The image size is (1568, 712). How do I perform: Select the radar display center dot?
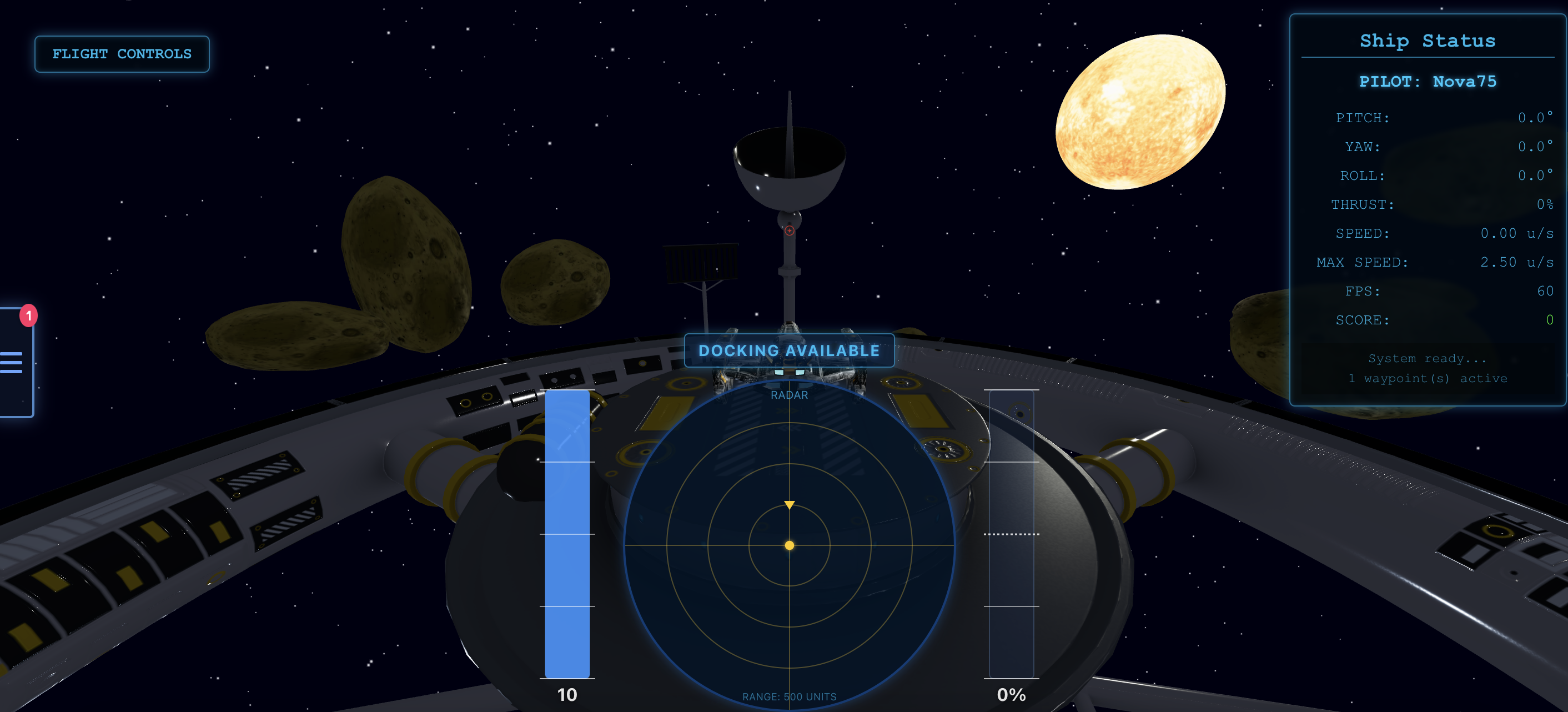[x=790, y=546]
